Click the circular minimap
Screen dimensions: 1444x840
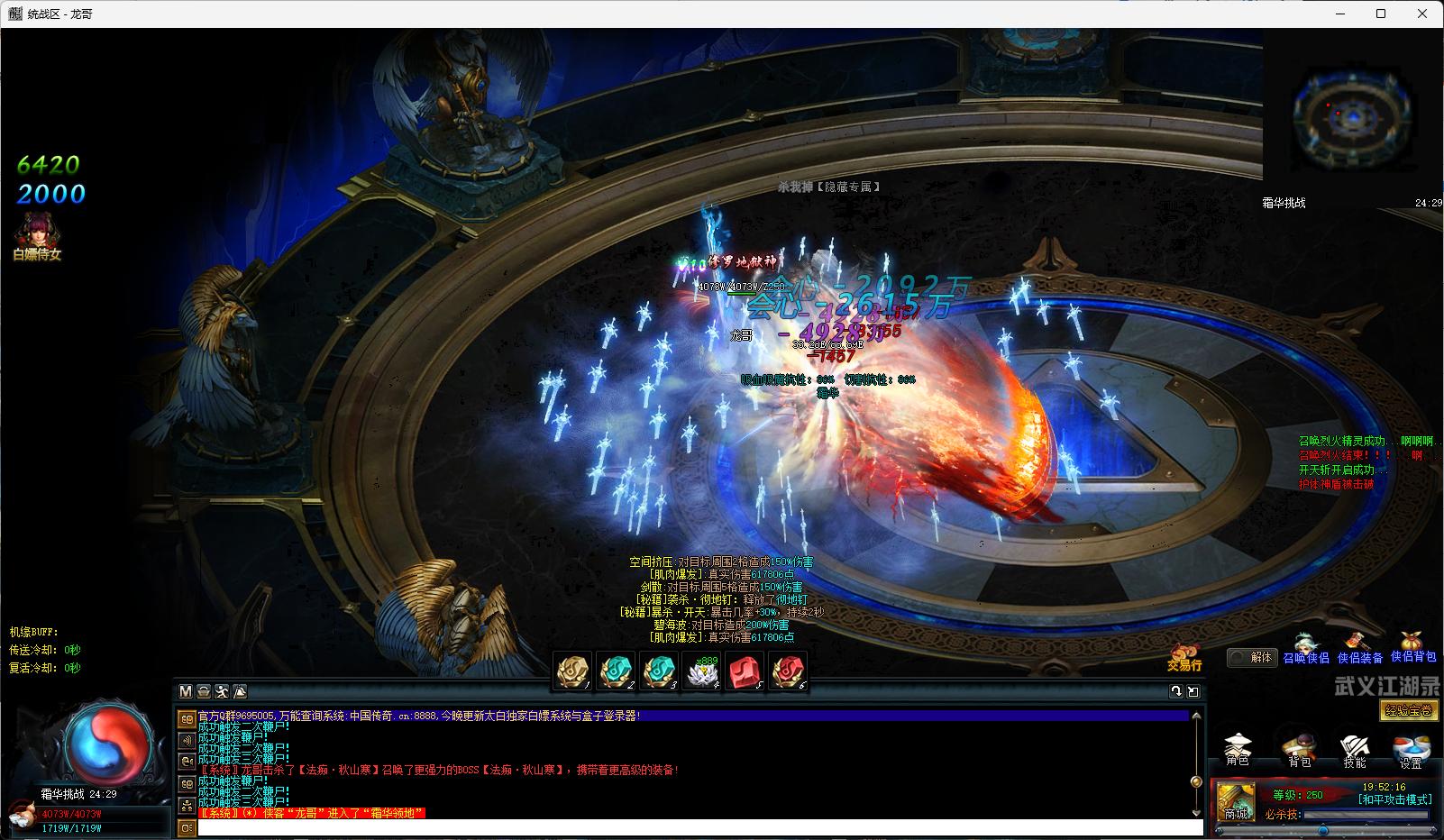pos(1338,116)
